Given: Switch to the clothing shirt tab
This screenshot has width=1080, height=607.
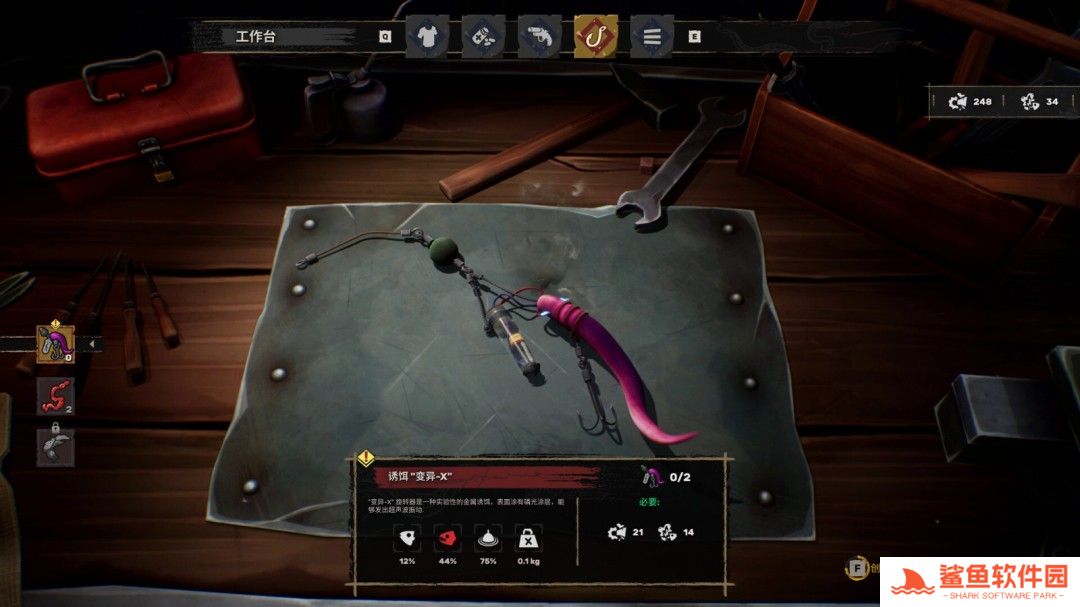Looking at the screenshot, I should (x=427, y=37).
